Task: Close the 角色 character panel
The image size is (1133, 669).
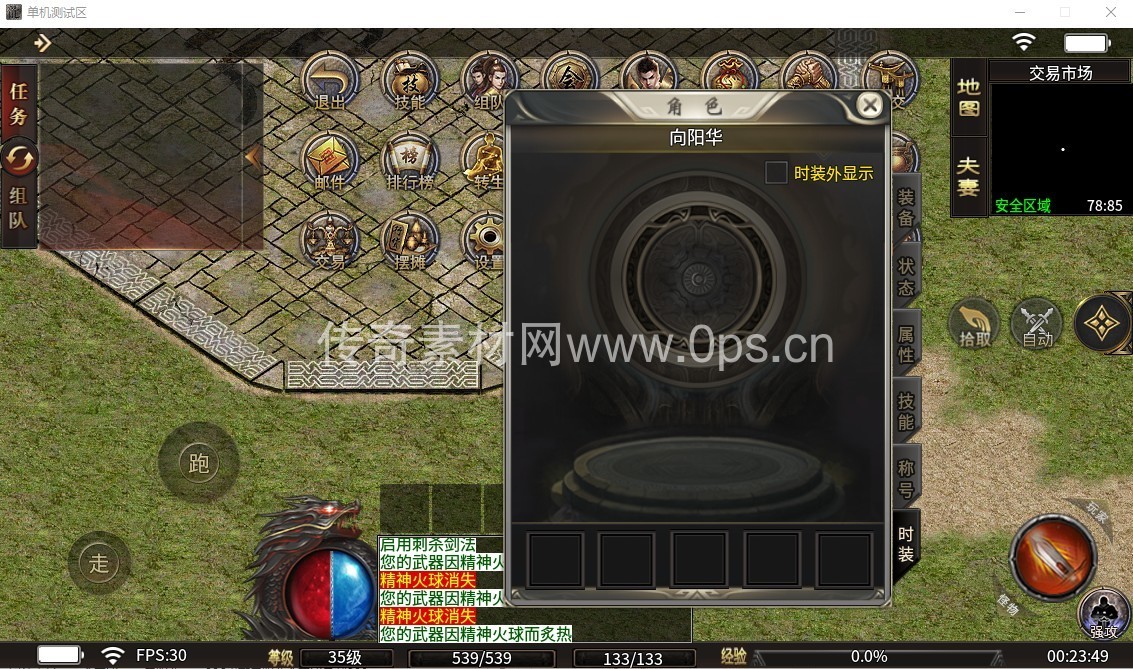Action: pos(870,105)
